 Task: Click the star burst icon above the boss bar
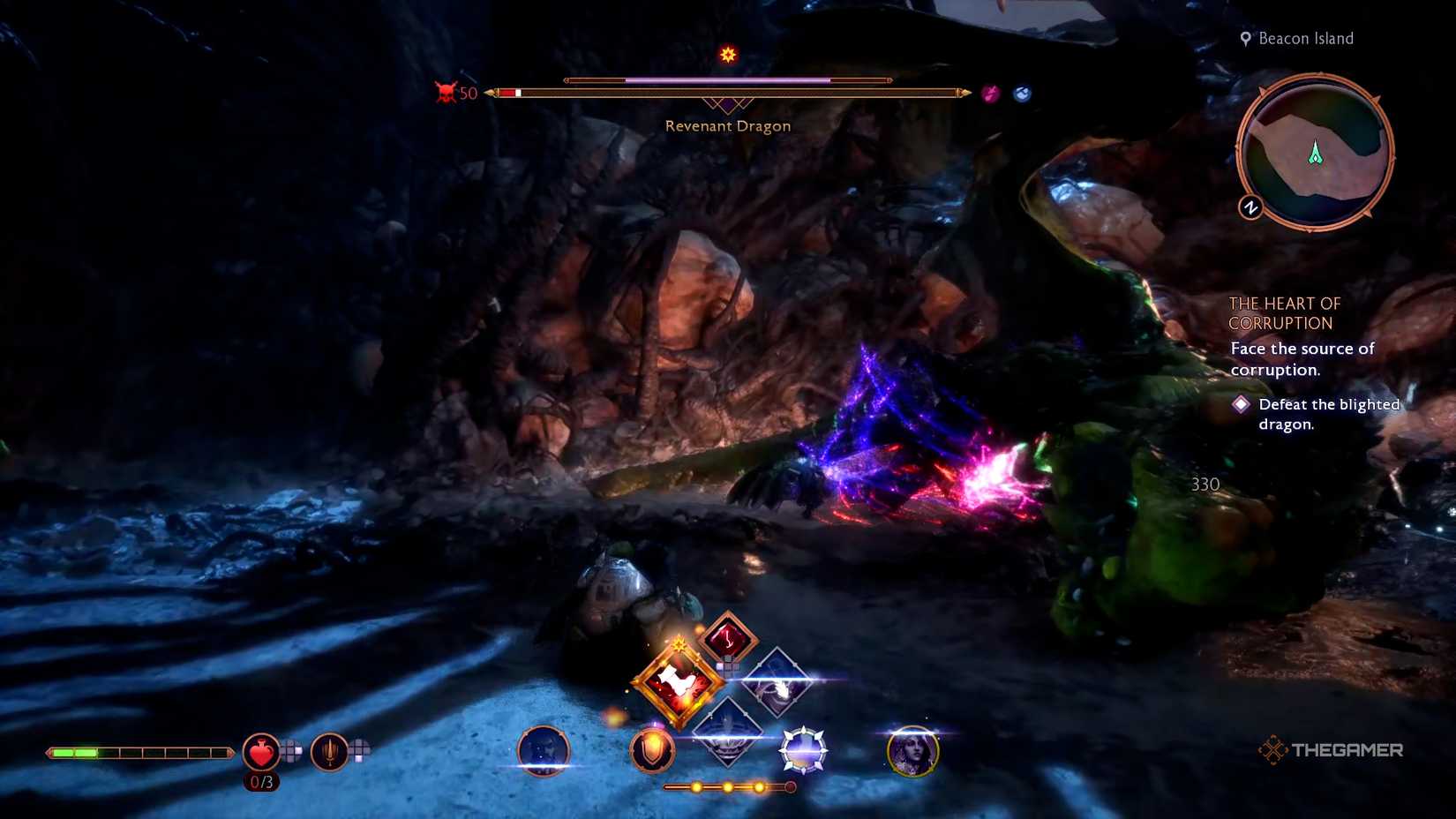[x=727, y=55]
